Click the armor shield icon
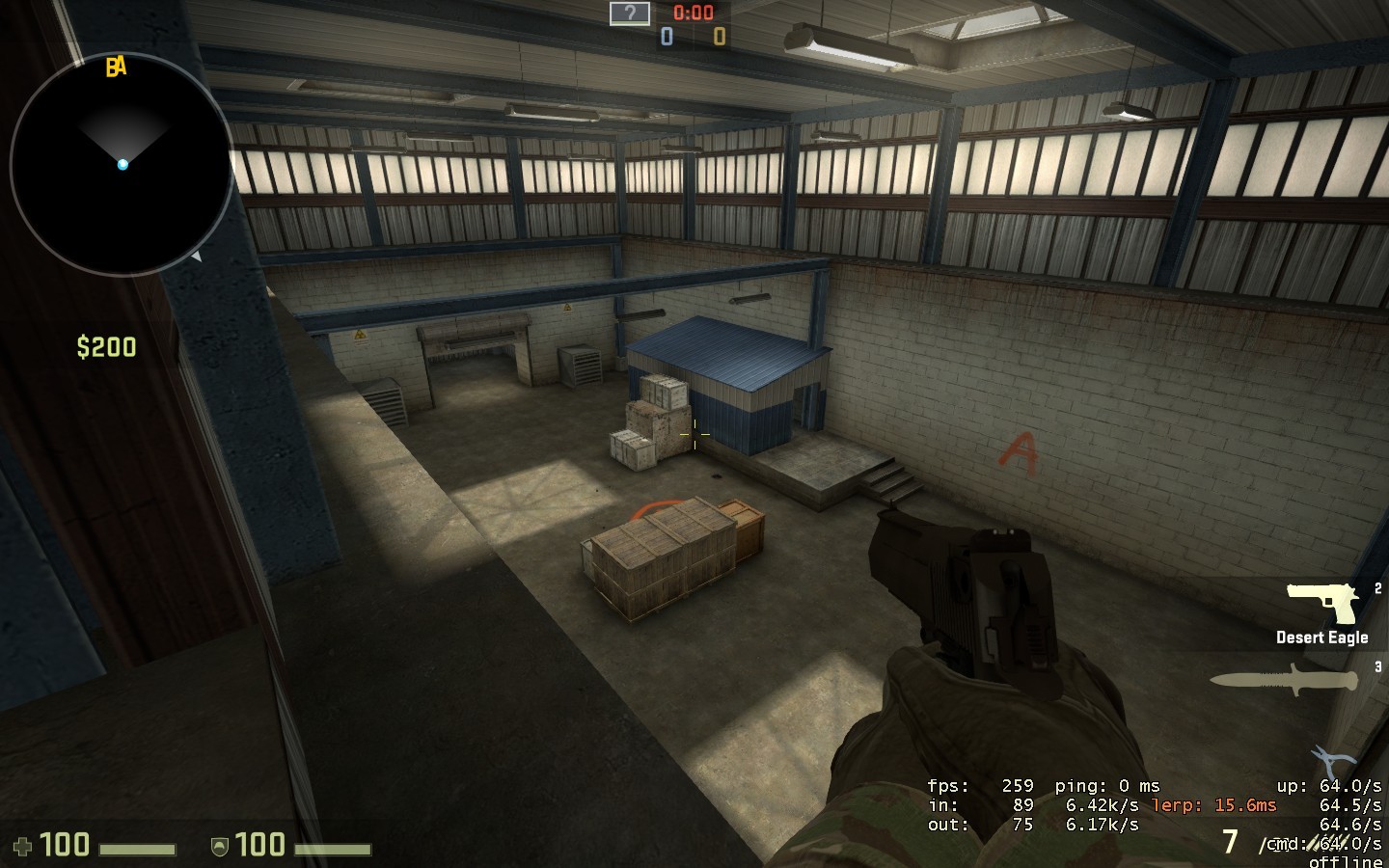Image resolution: width=1389 pixels, height=868 pixels. coord(219,845)
